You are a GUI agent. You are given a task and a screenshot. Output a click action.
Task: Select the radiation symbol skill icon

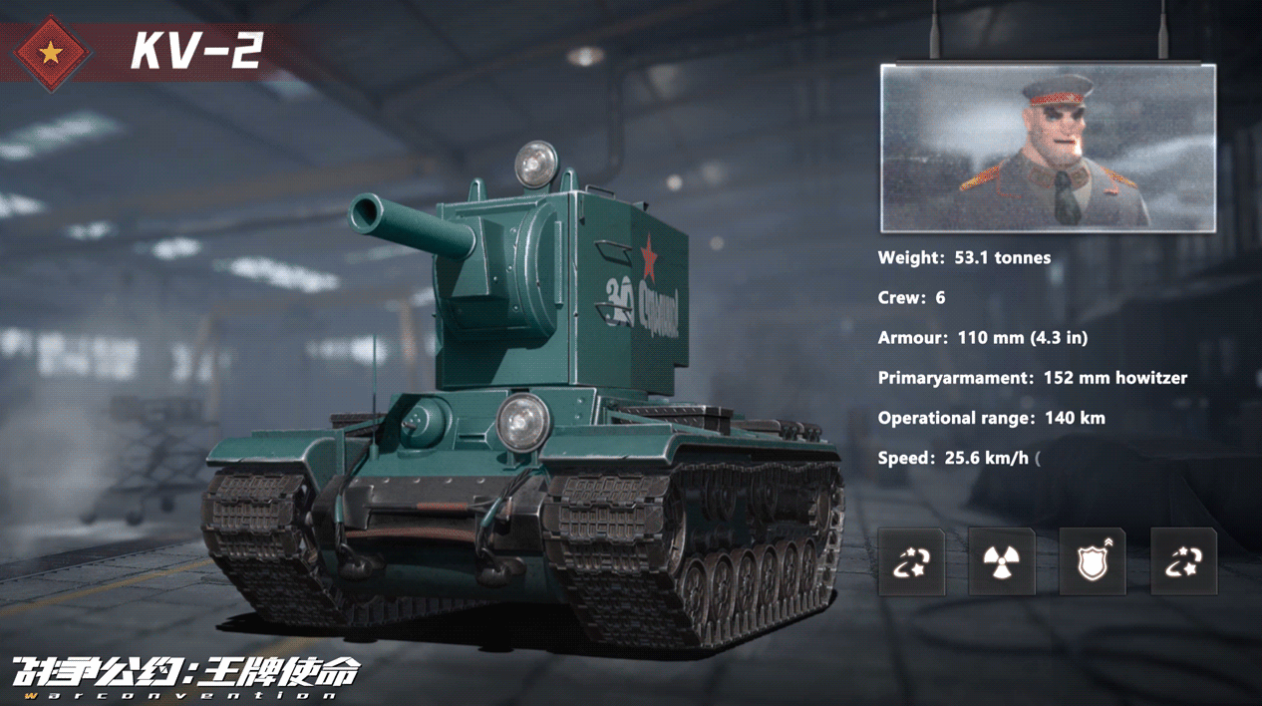click(x=1001, y=562)
